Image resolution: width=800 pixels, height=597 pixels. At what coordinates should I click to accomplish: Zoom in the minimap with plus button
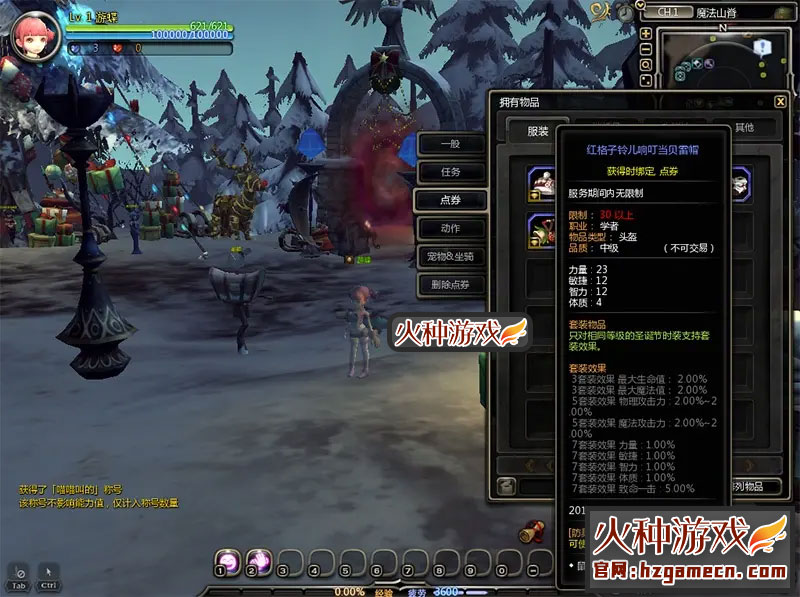(646, 33)
